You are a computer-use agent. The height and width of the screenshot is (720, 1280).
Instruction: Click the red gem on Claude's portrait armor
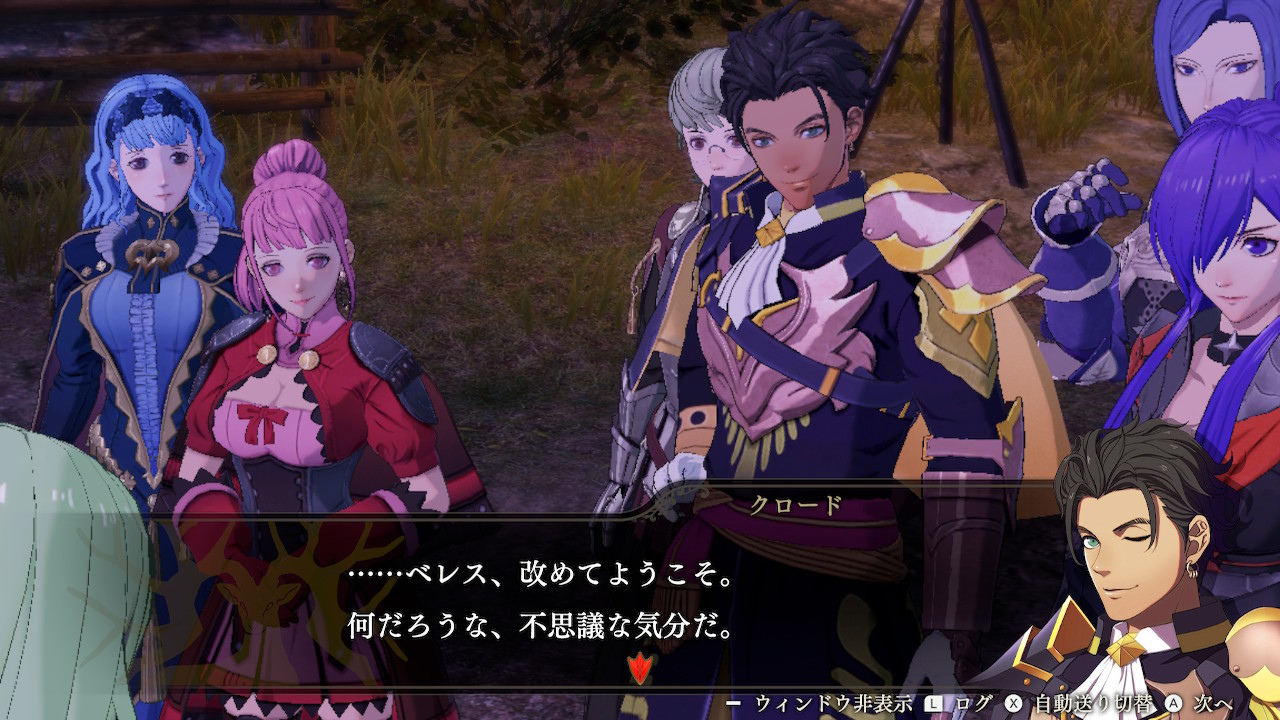pos(1072,632)
